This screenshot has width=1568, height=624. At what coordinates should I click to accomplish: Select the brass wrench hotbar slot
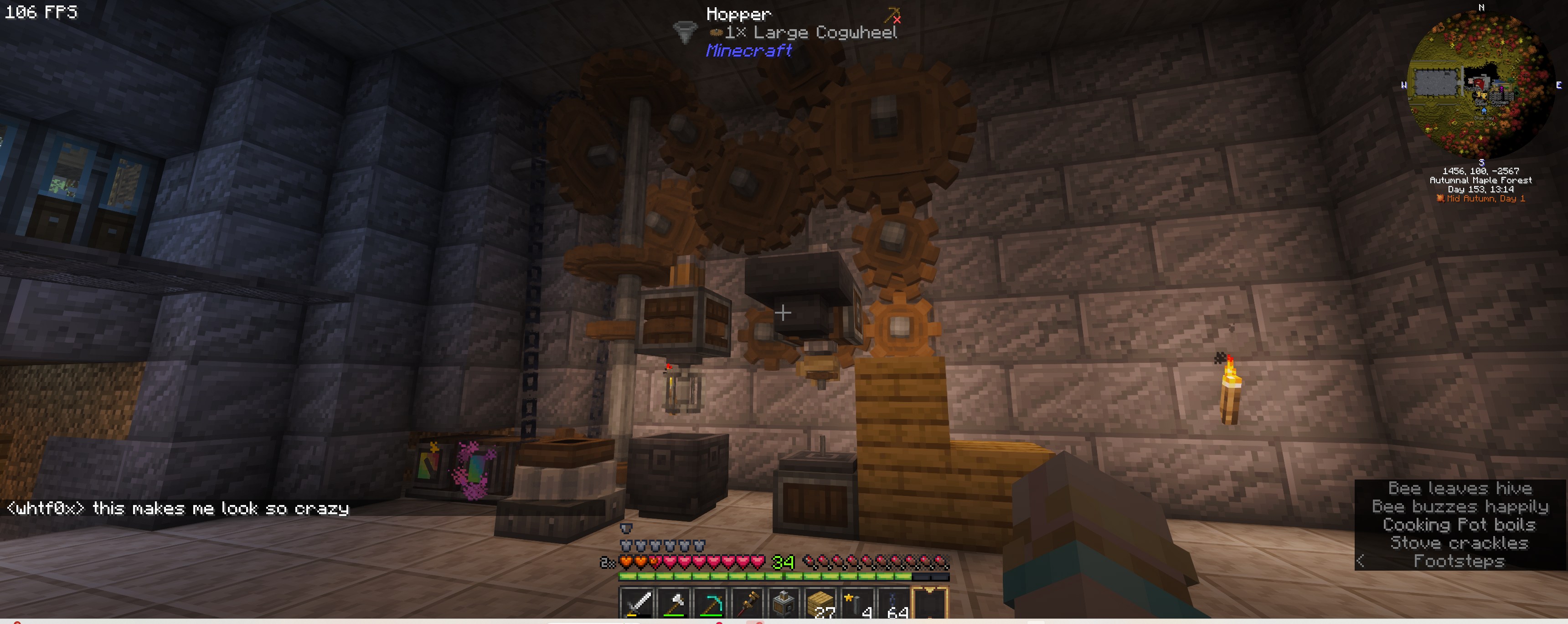(747, 604)
